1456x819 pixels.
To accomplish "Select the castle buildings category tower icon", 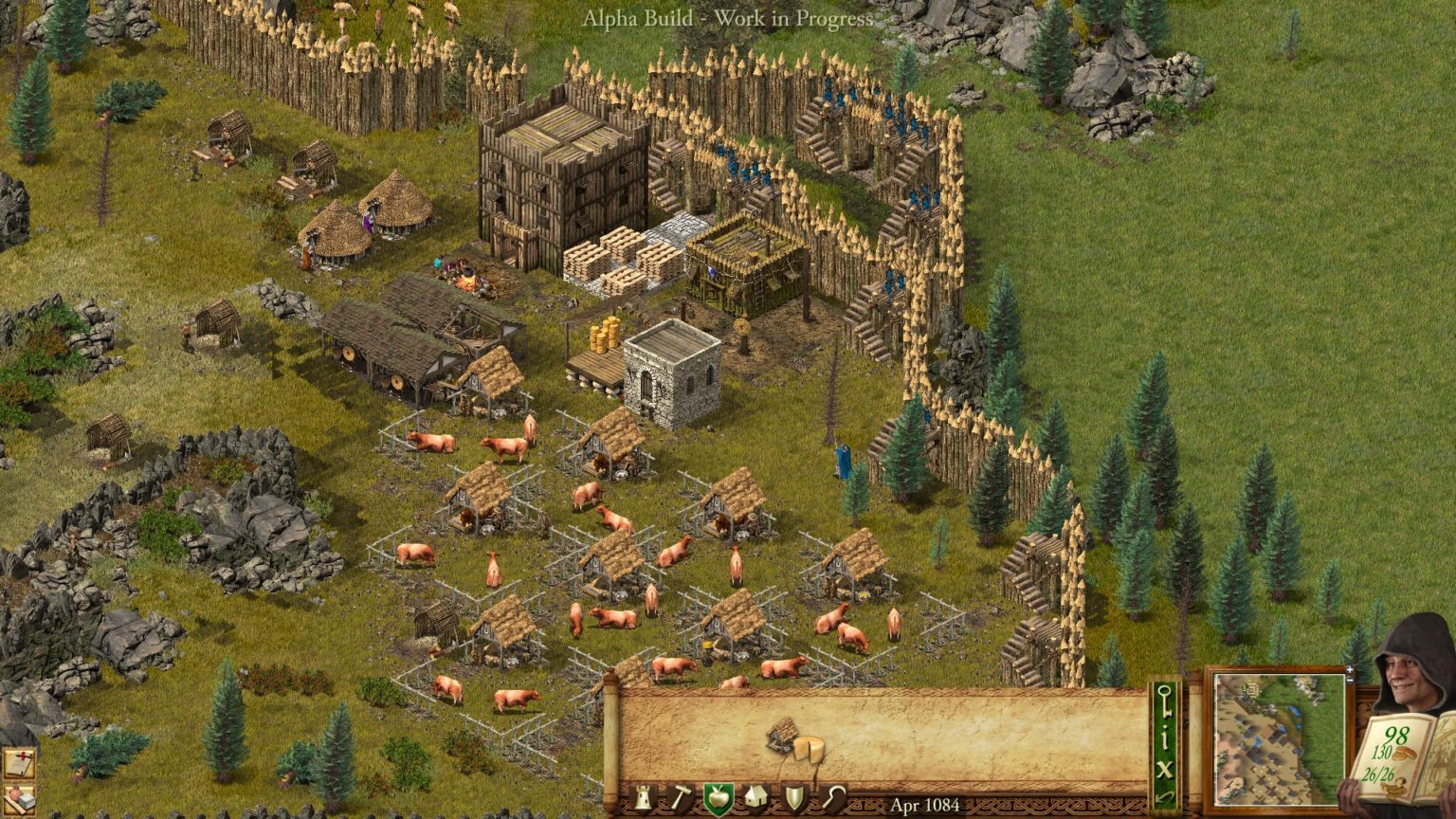I will tap(645, 799).
